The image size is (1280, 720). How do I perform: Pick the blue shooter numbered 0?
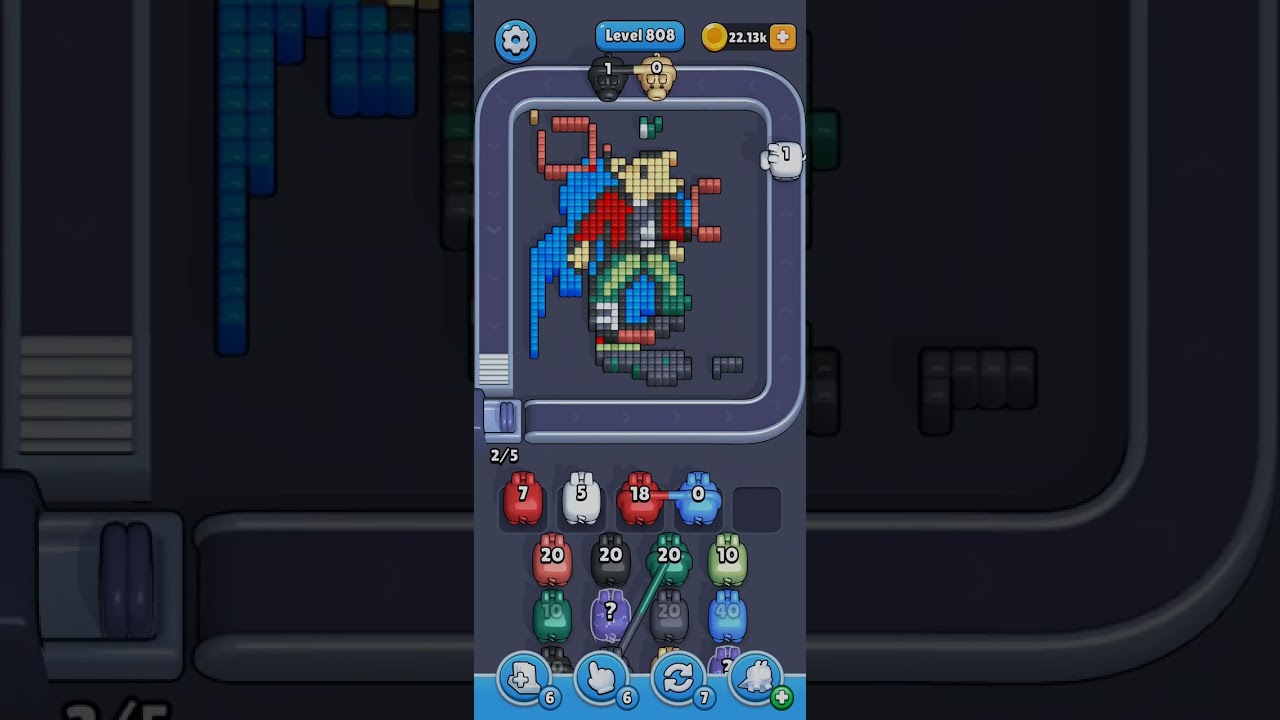click(698, 498)
